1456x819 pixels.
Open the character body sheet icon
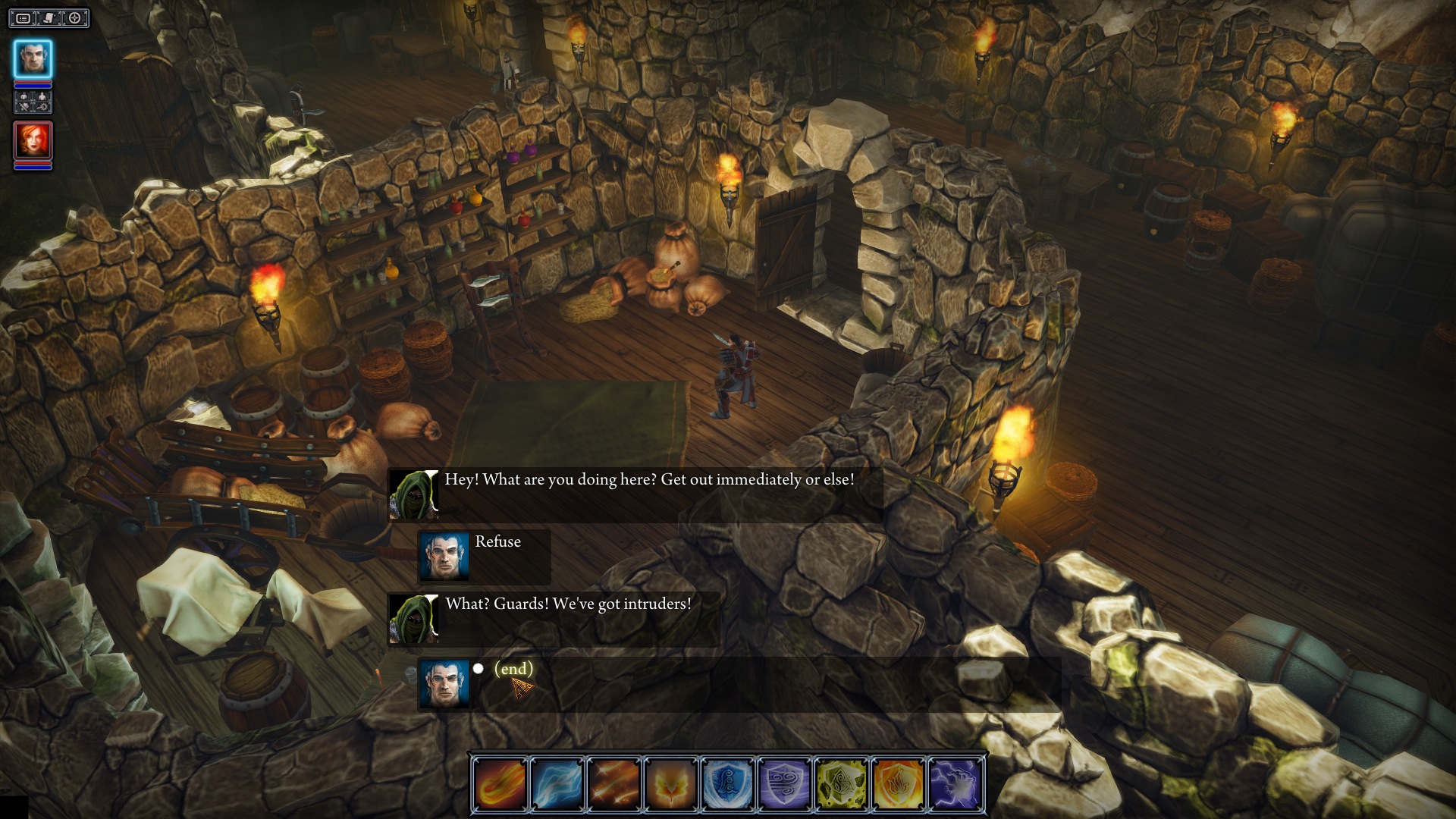(42, 98)
